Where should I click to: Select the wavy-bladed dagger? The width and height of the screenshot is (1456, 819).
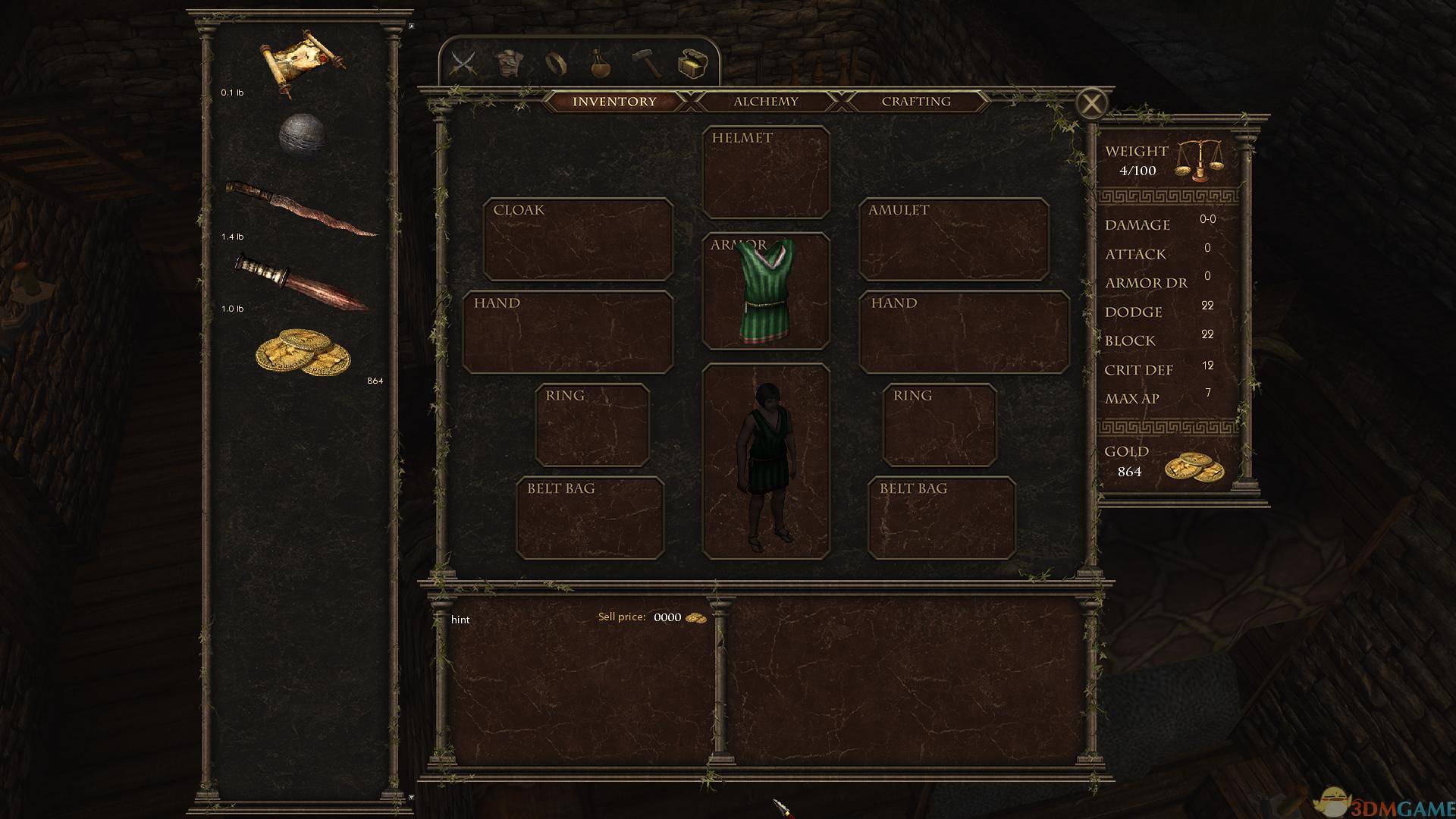tap(302, 208)
